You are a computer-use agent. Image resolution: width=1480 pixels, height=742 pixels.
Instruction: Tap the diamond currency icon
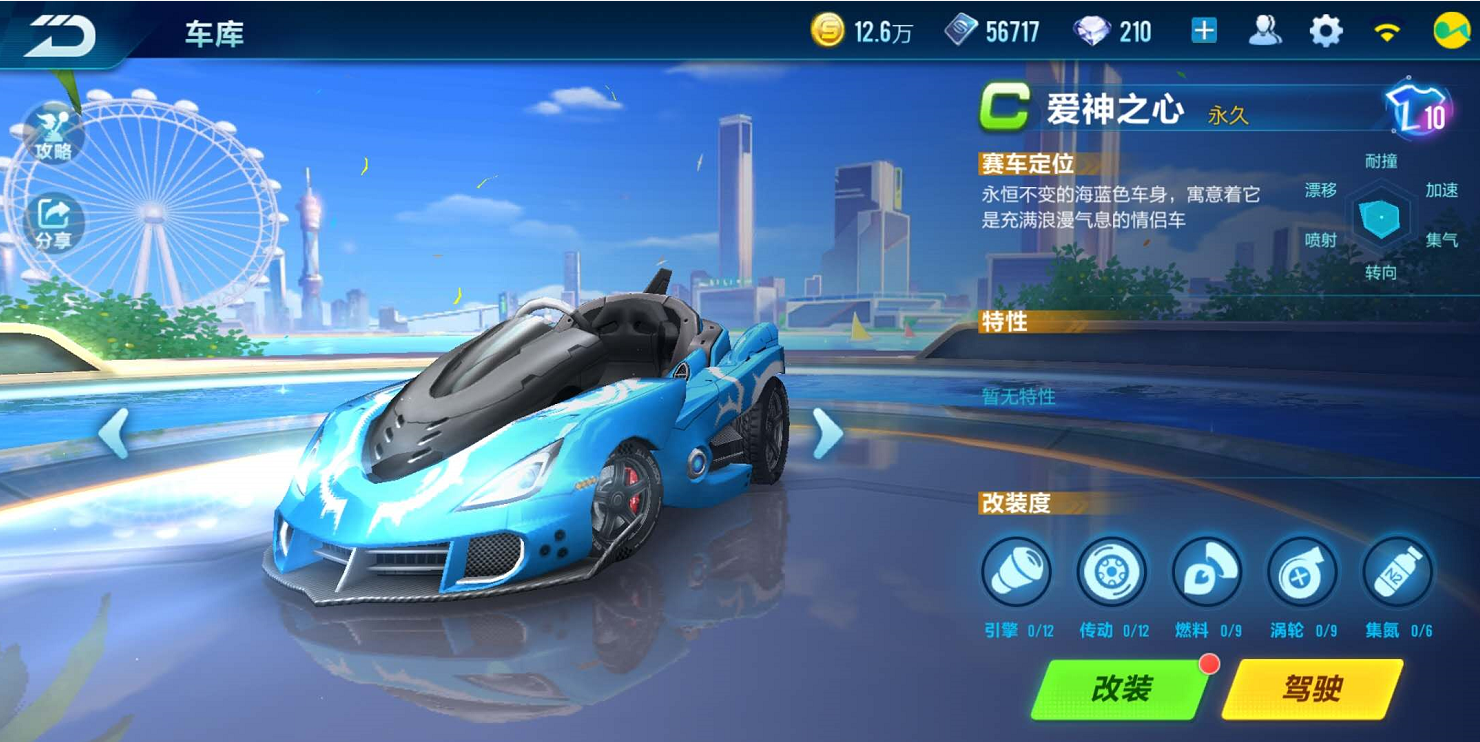[1092, 32]
